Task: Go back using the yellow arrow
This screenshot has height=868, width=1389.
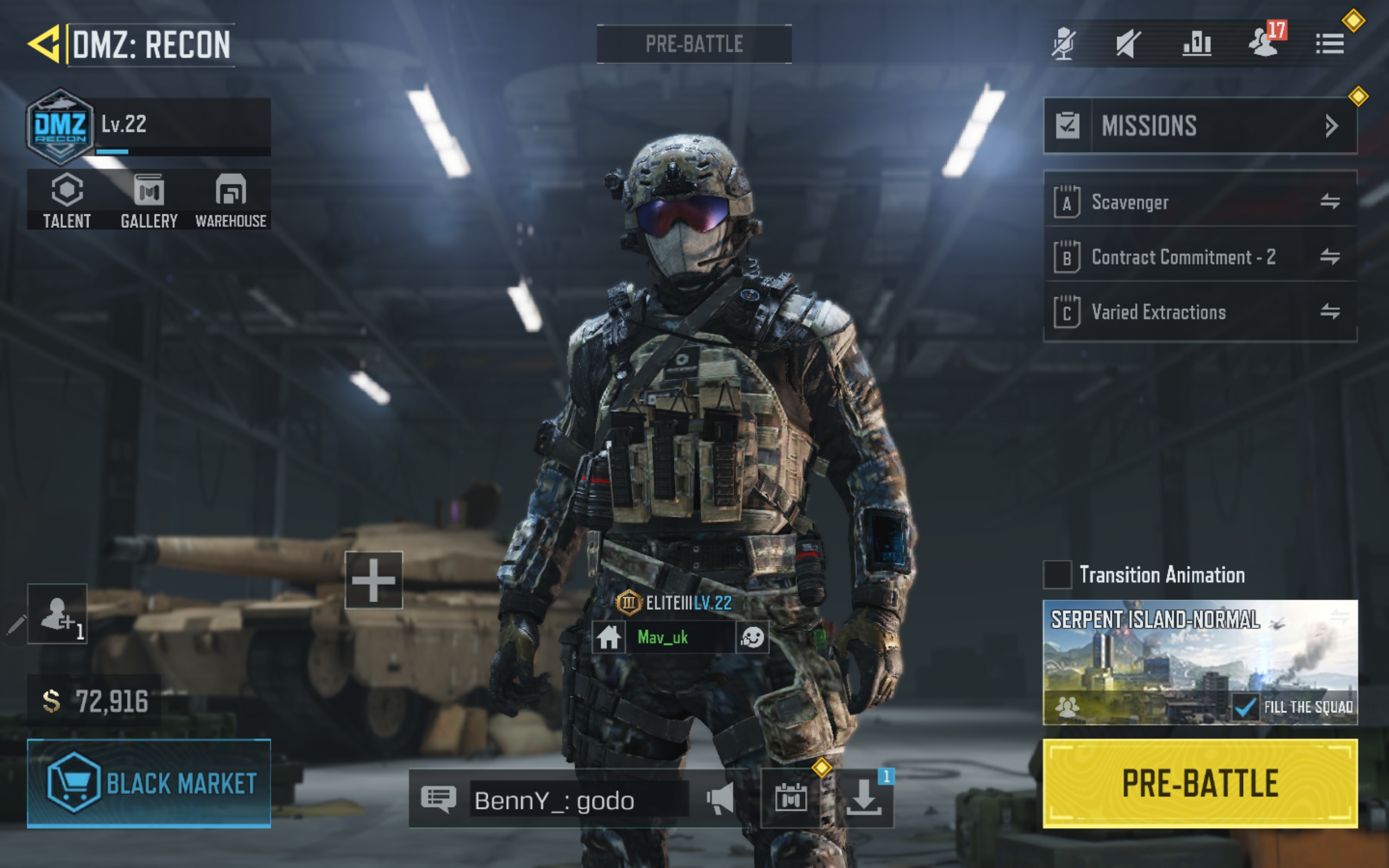Action: point(44,43)
